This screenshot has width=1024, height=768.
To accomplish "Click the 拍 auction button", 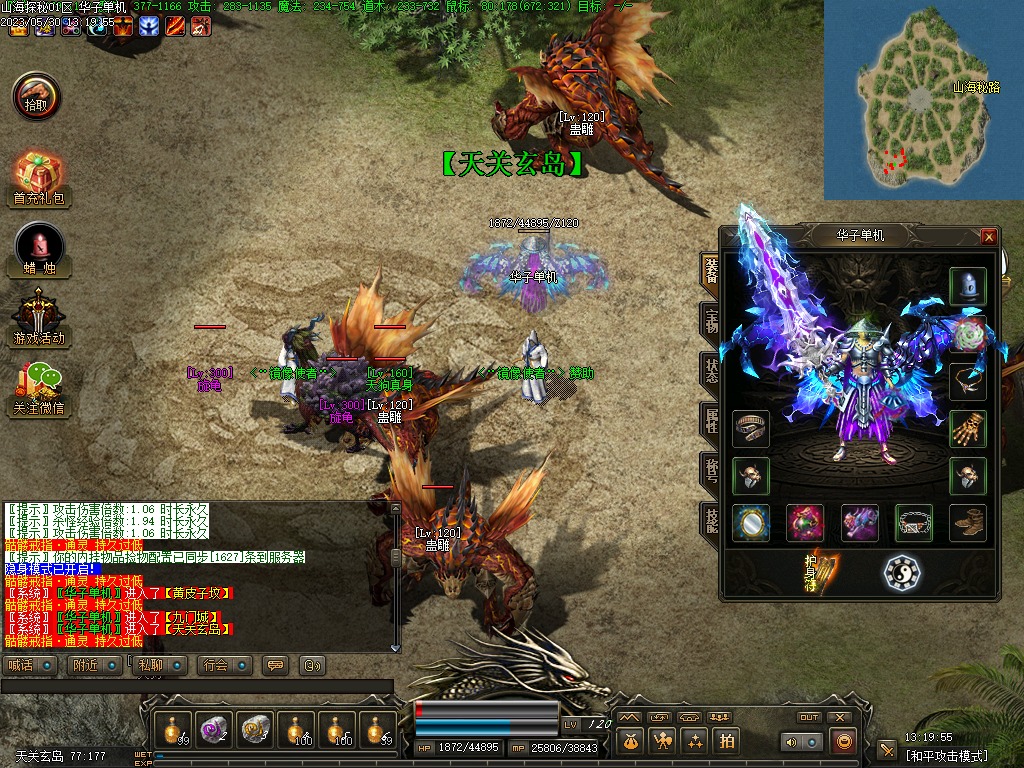I will [x=727, y=741].
